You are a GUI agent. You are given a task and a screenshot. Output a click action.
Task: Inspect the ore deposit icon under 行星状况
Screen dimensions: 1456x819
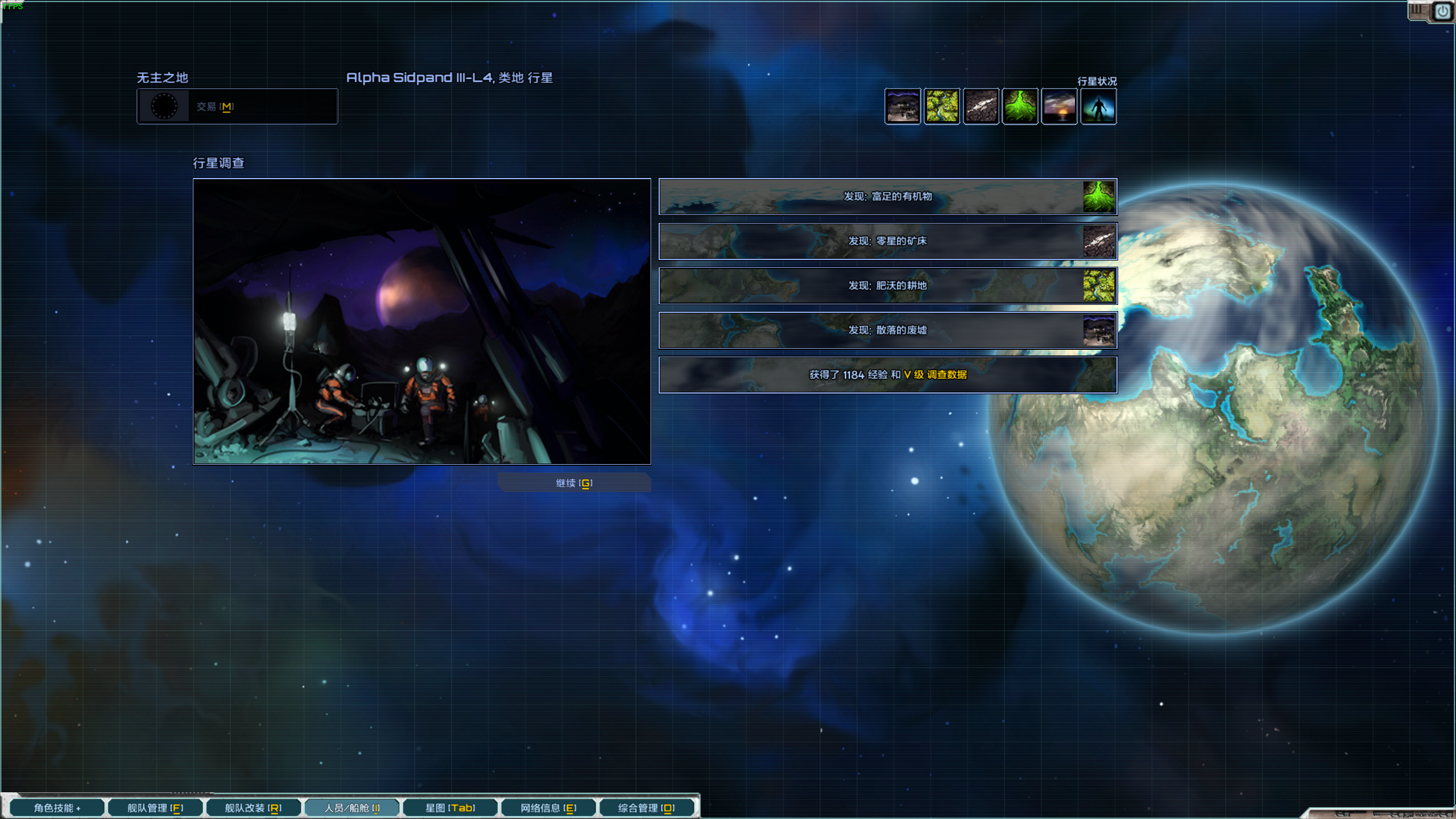pos(981,106)
